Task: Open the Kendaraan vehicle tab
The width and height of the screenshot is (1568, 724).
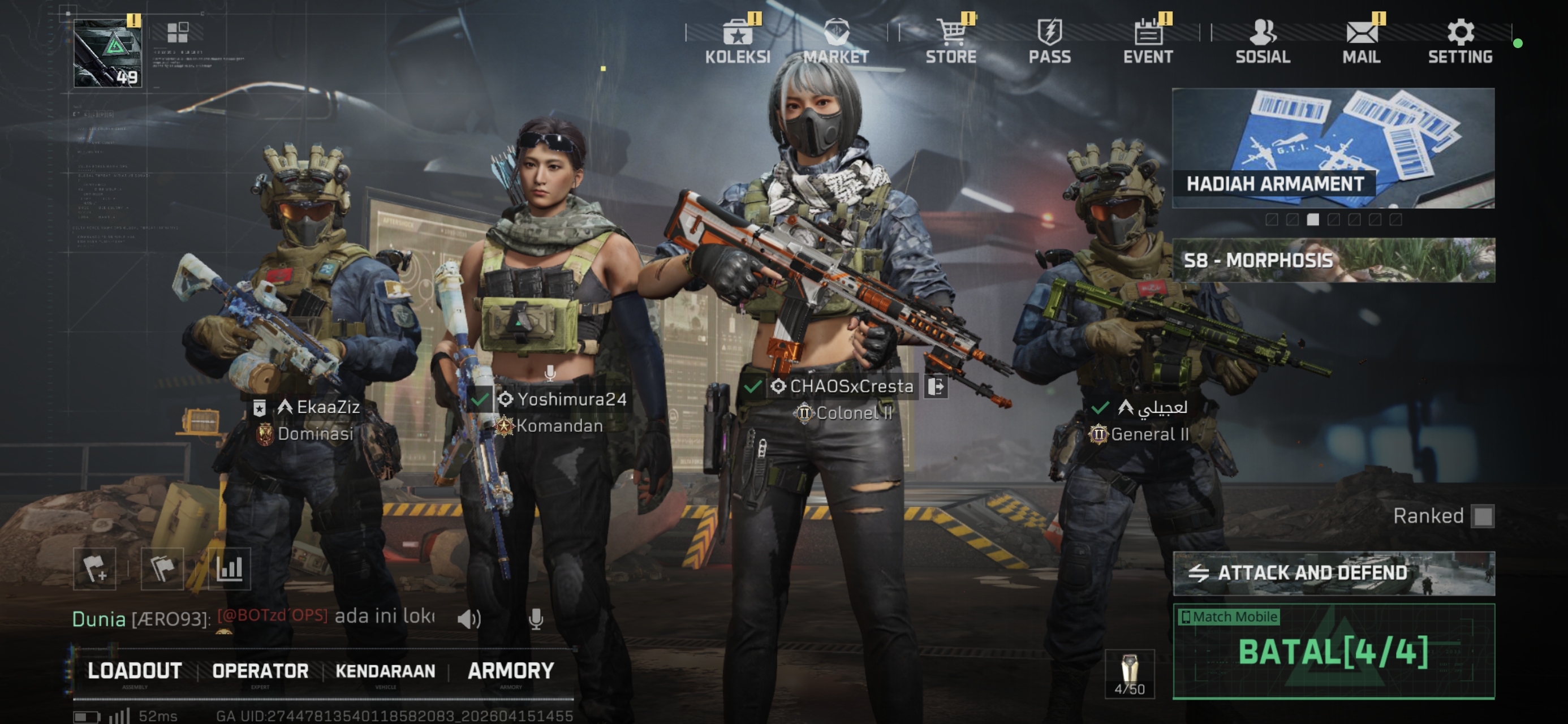Action: click(385, 671)
